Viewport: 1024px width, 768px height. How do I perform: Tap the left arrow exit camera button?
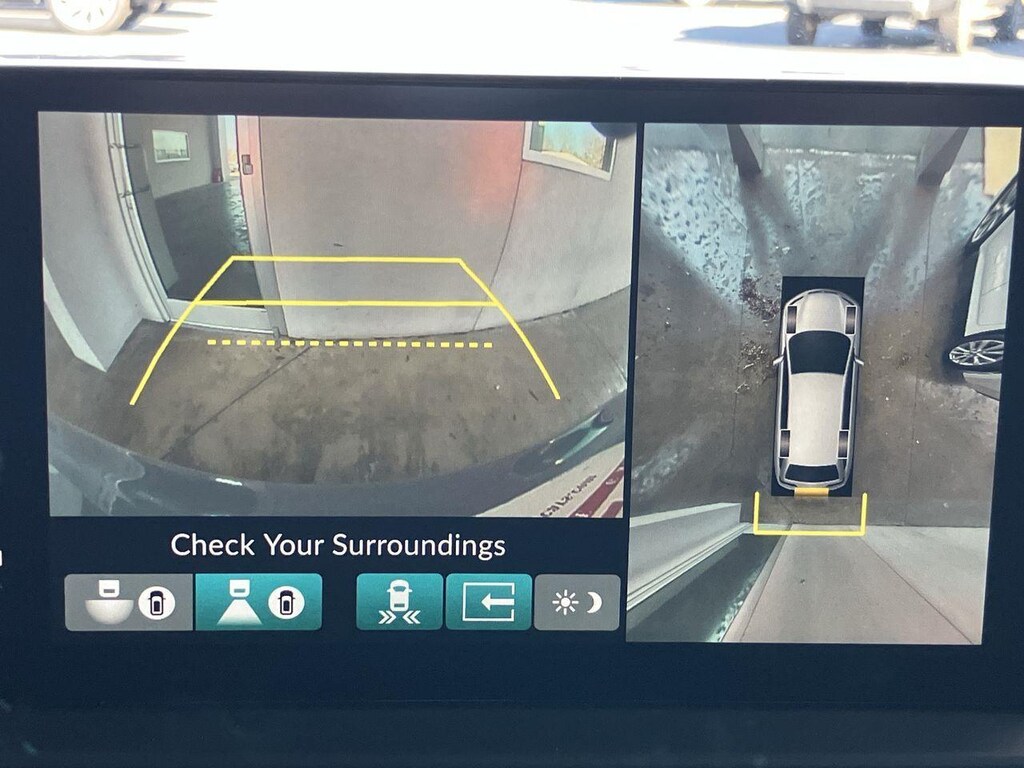point(488,602)
